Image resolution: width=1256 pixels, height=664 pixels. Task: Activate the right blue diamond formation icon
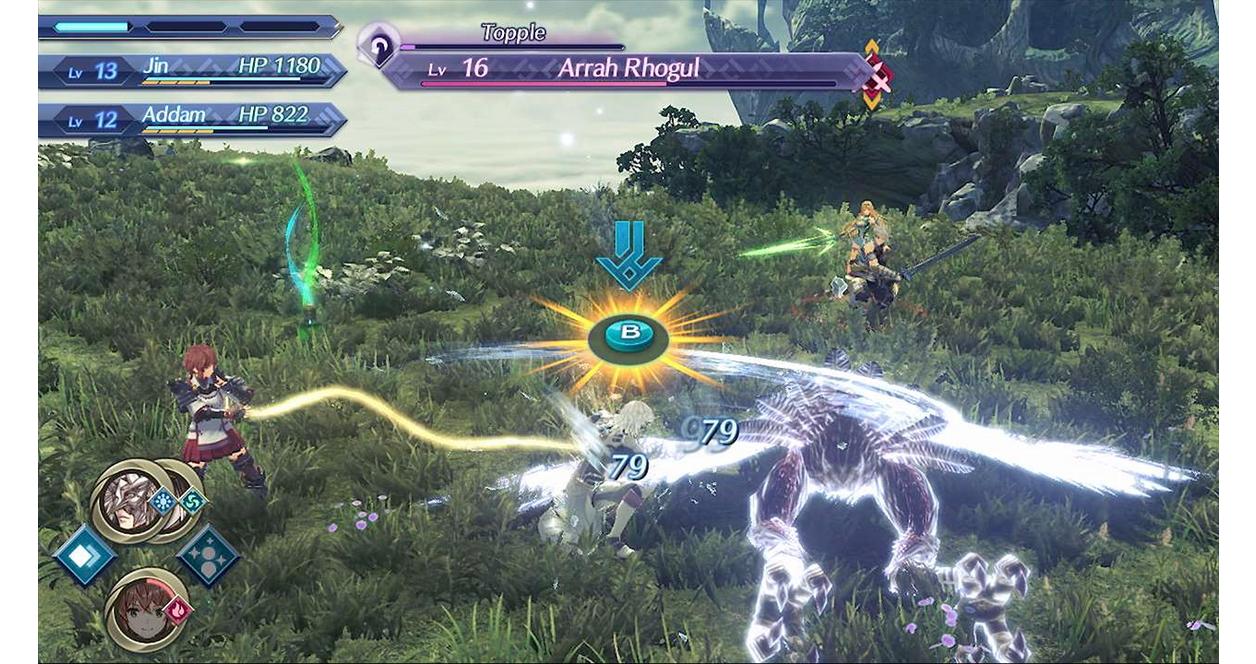[x=207, y=556]
